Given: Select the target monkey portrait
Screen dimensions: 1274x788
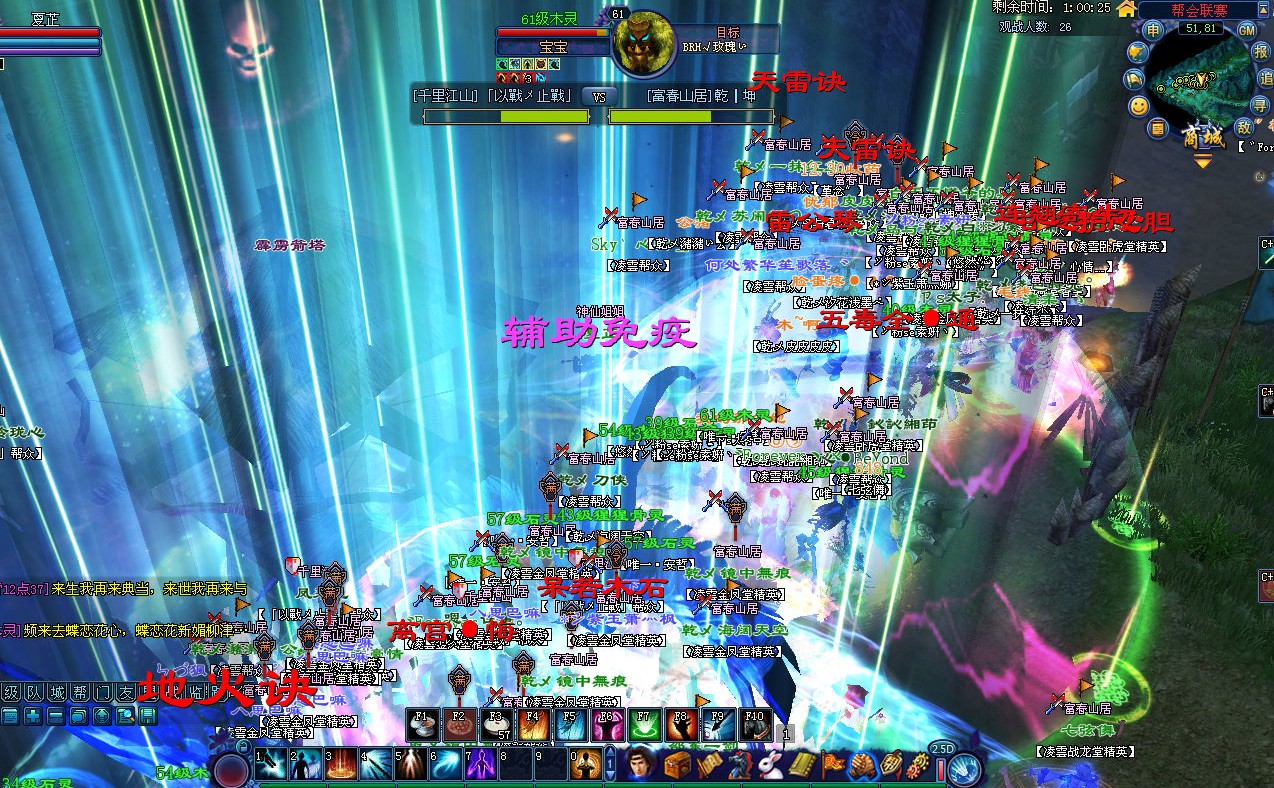Looking at the screenshot, I should (638, 43).
